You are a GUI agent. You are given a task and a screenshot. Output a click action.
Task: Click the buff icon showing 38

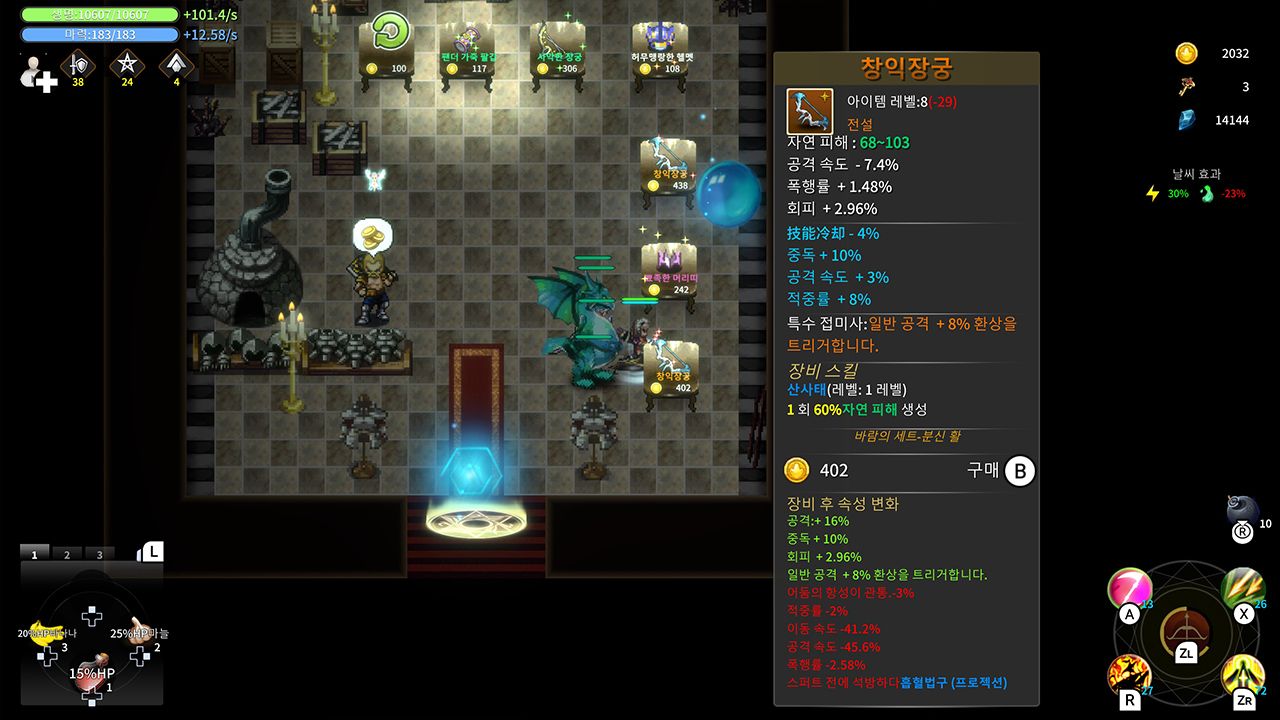(76, 65)
